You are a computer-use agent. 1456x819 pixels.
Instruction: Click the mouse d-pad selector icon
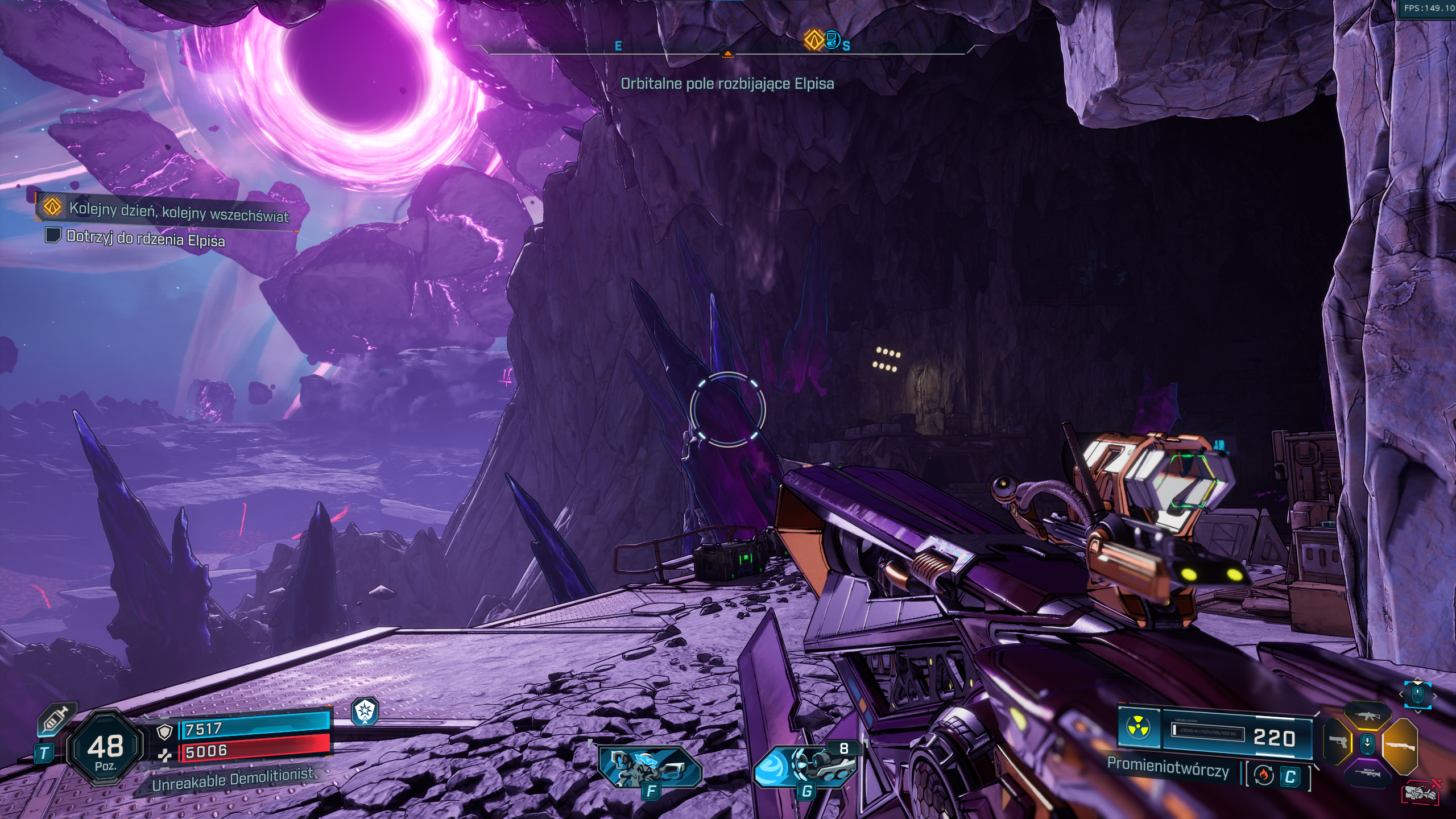point(1417,694)
